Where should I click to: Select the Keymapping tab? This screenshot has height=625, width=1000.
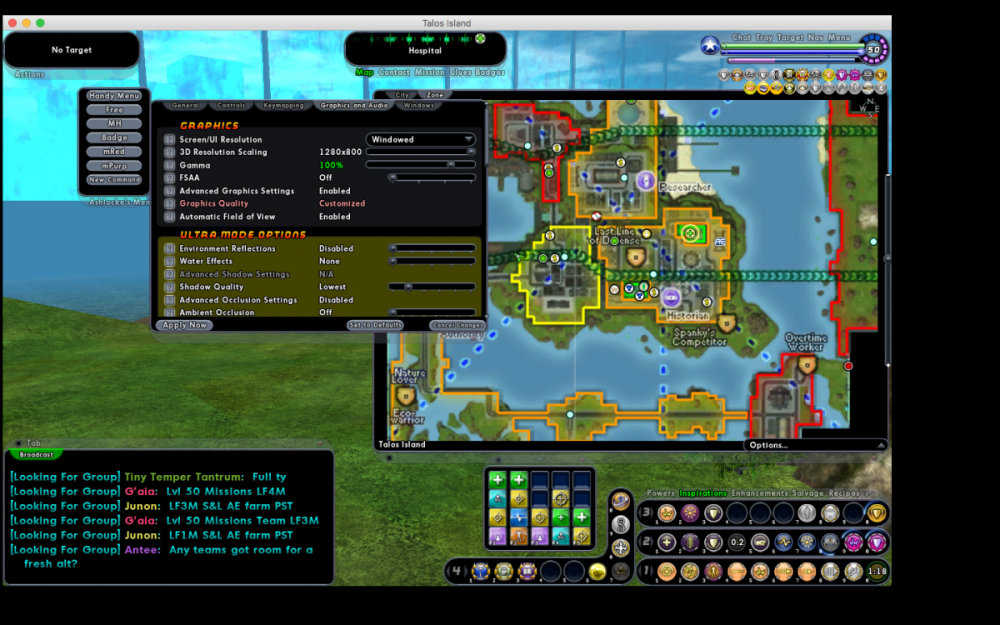[283, 105]
